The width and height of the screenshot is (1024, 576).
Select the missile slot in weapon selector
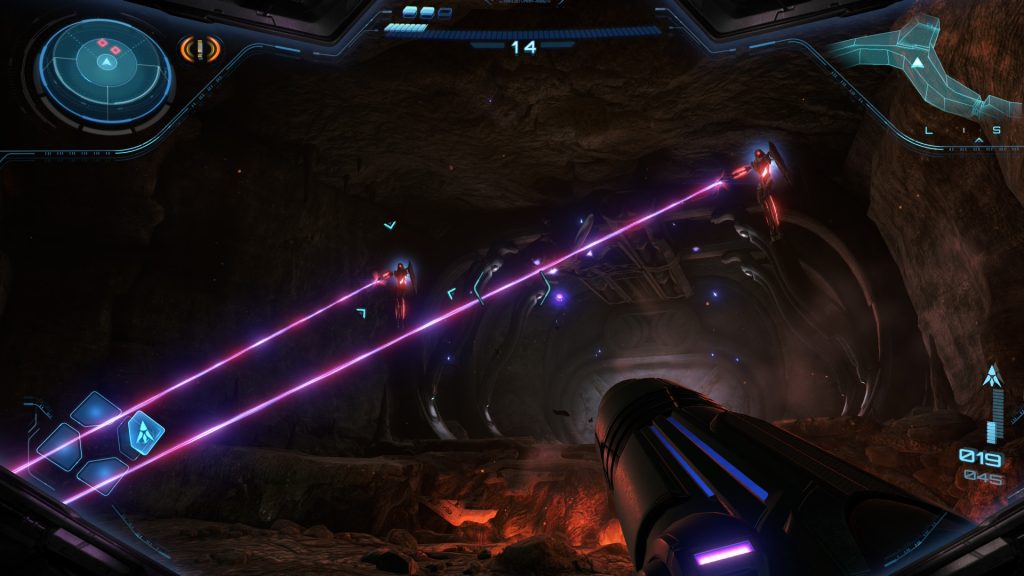coord(141,431)
